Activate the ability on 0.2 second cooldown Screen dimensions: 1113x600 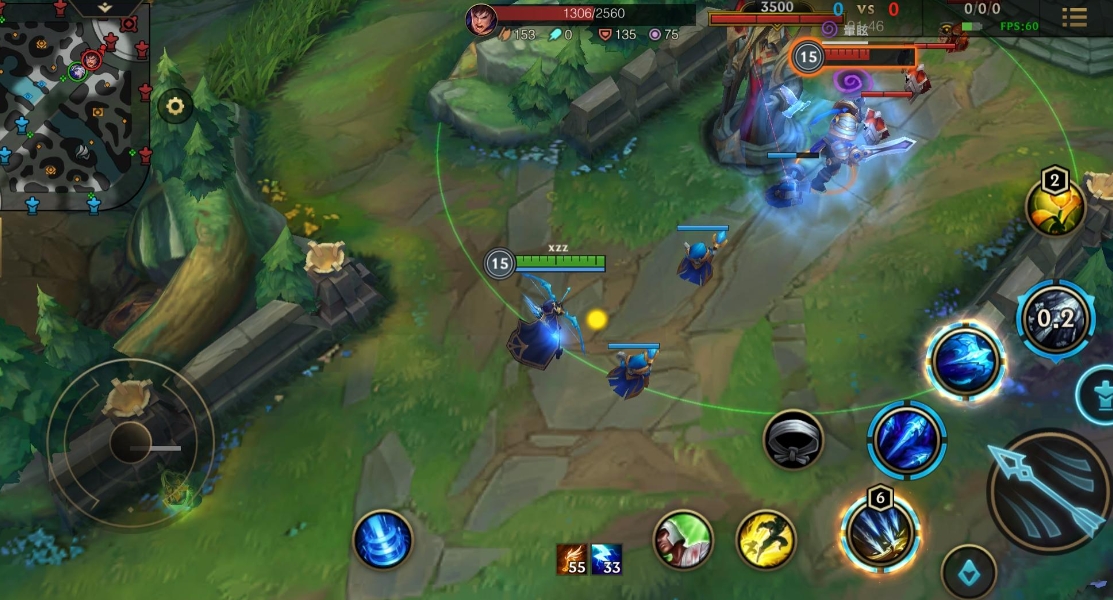[x=1054, y=320]
